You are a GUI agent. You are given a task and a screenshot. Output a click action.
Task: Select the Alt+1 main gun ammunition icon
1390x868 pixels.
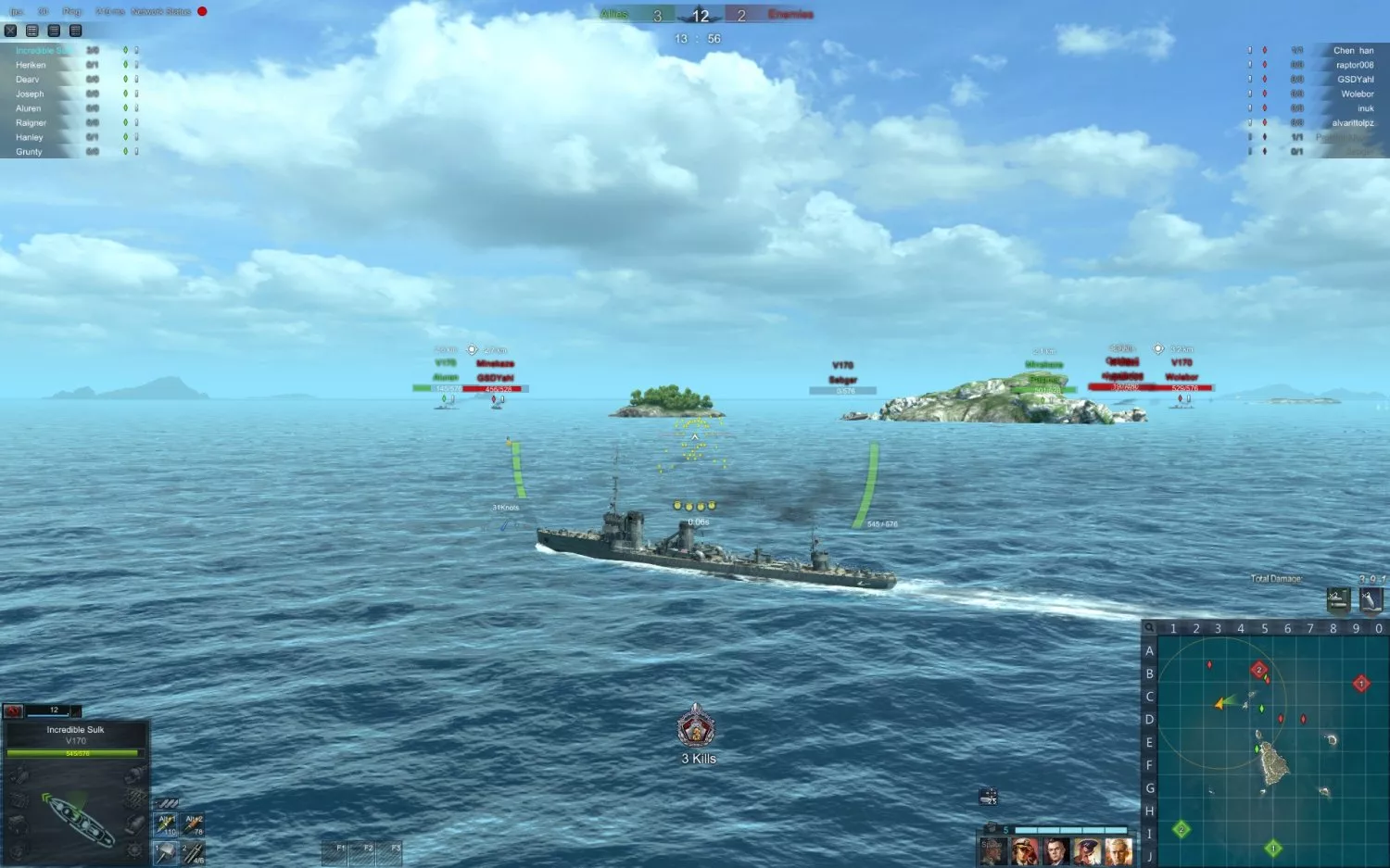pyautogui.click(x=166, y=824)
